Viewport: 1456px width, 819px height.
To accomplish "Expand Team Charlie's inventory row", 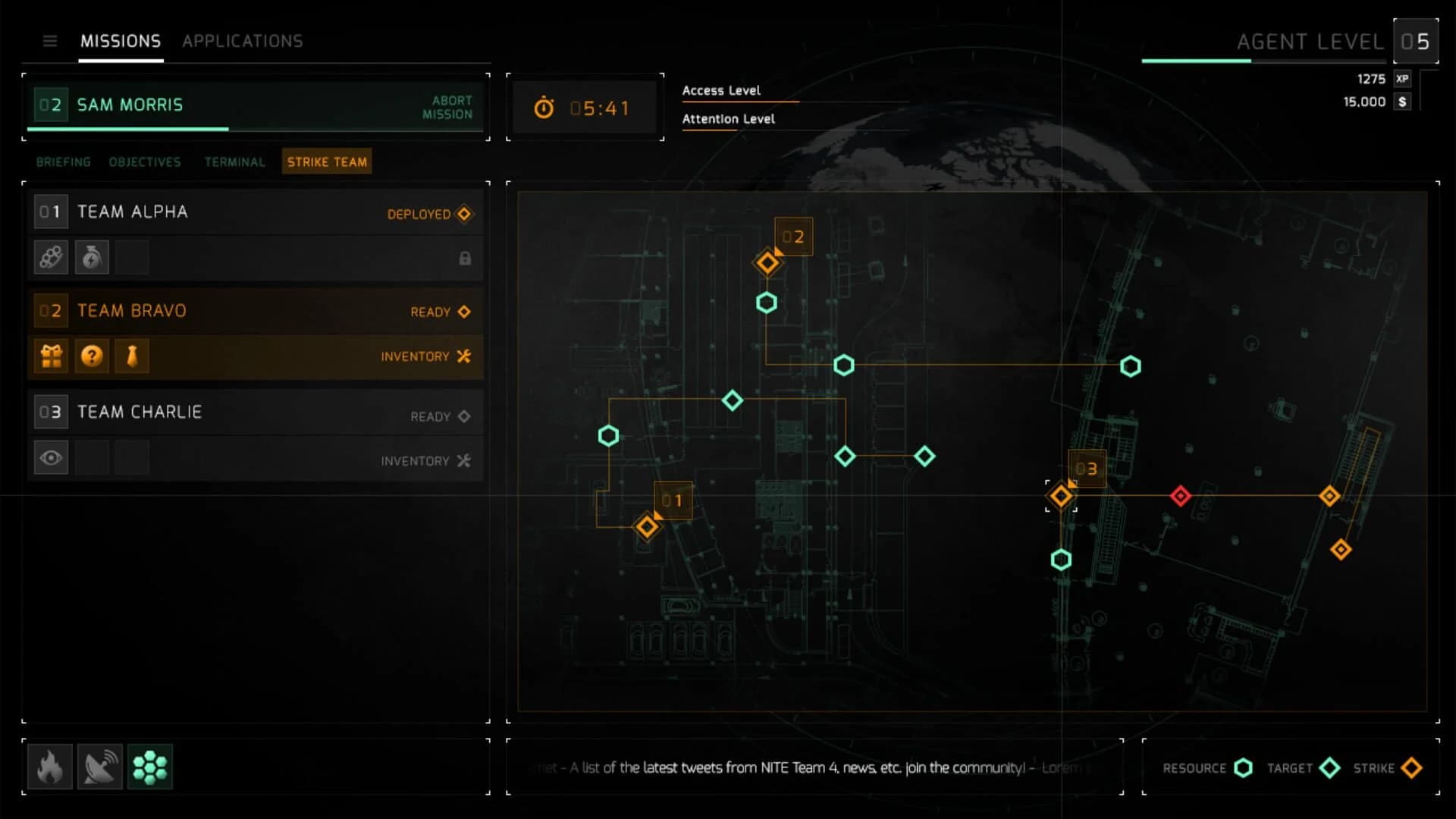I will [x=465, y=460].
